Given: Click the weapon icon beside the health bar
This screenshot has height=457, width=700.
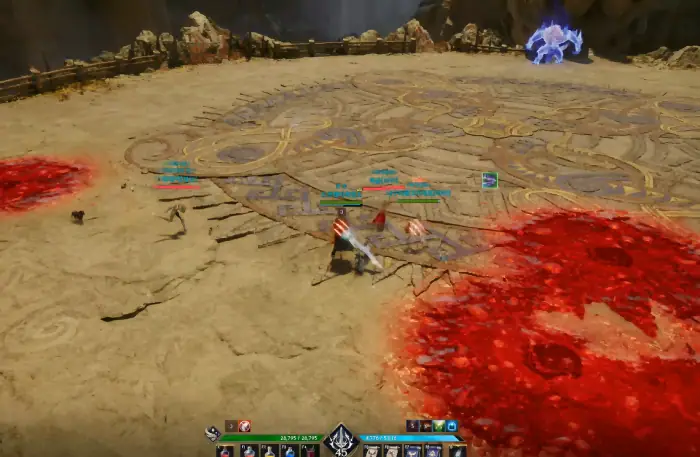Looking at the screenshot, I should pyautogui.click(x=212, y=433).
